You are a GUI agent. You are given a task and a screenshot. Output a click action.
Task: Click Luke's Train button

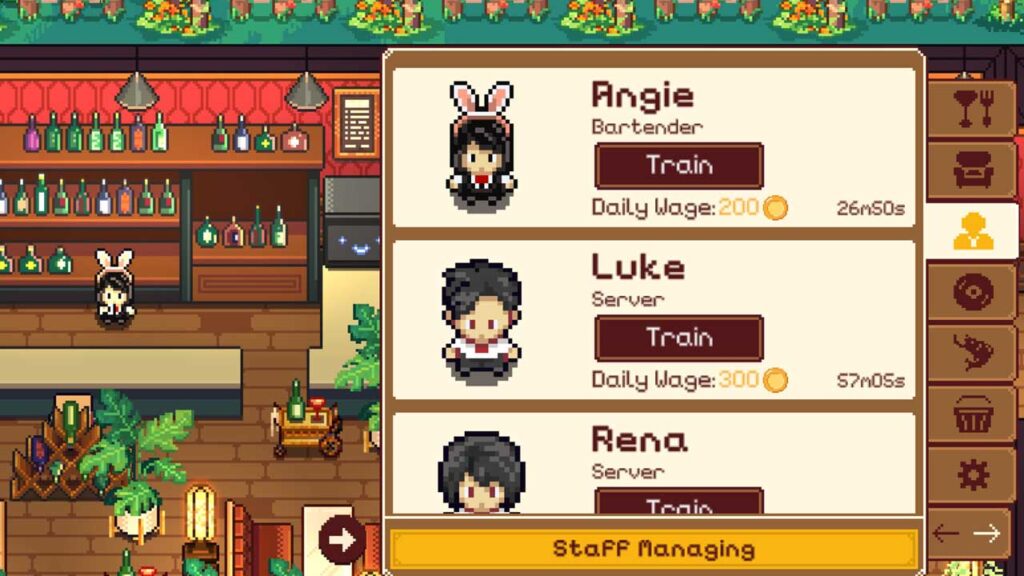tap(679, 338)
